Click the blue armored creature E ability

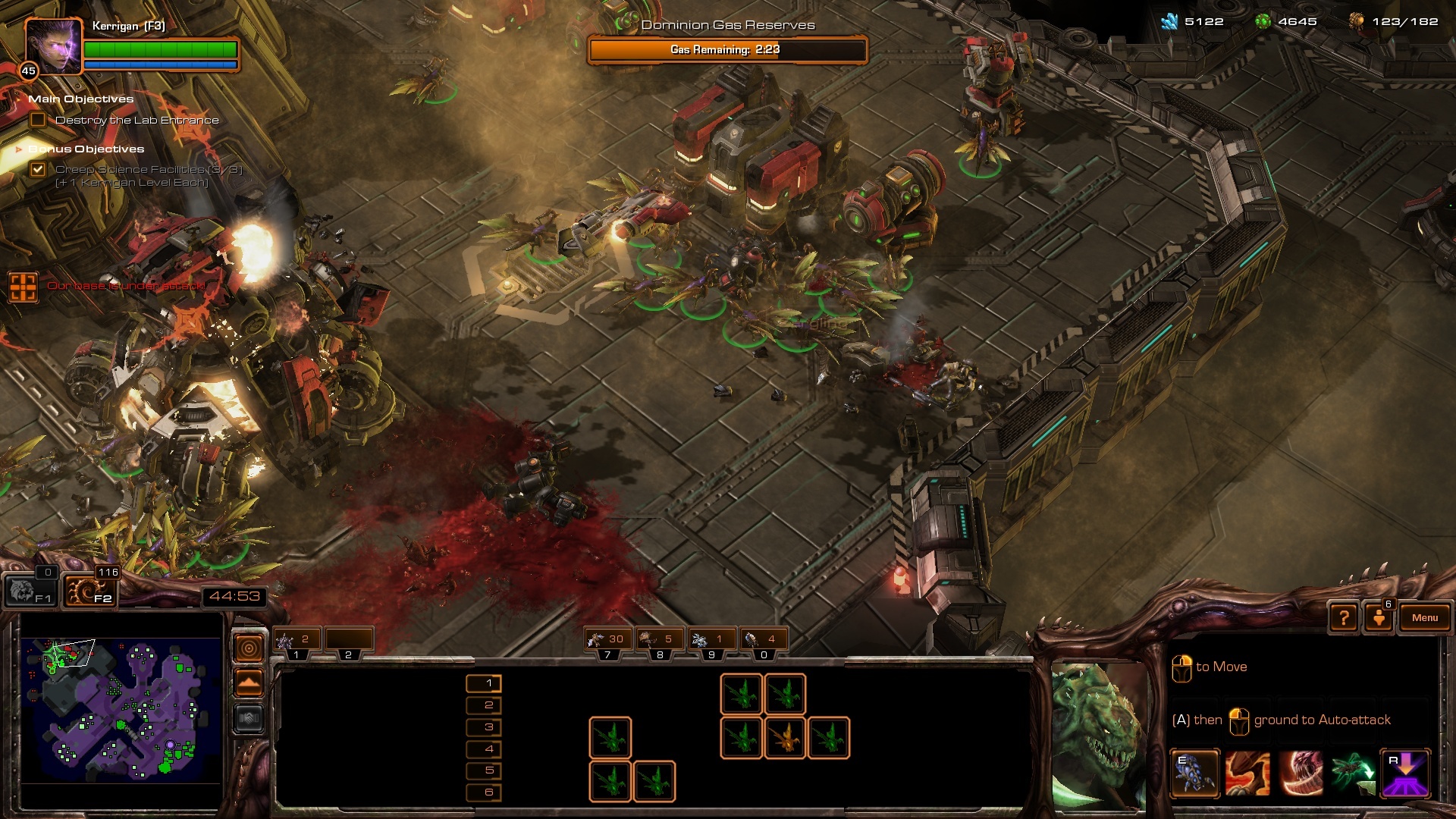pyautogui.click(x=1194, y=773)
